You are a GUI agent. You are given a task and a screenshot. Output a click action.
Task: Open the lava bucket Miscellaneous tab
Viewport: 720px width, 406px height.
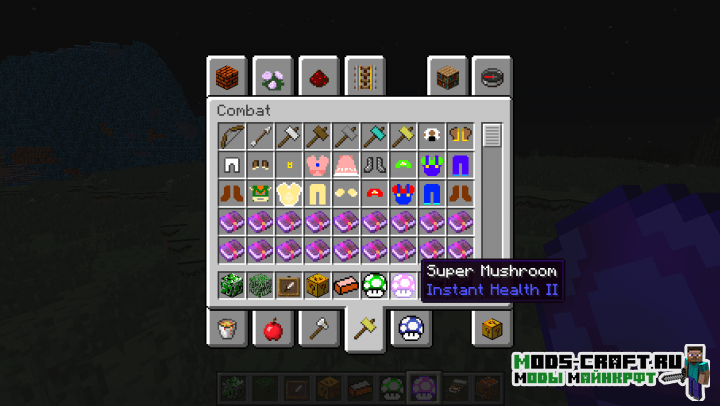(226, 328)
